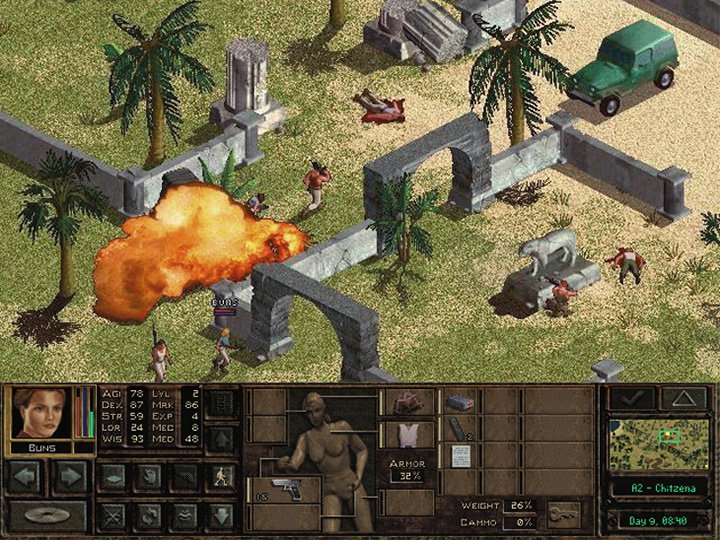The image size is (720, 540).
Task: Click the up arrow button beside stats
Action: coord(220,435)
